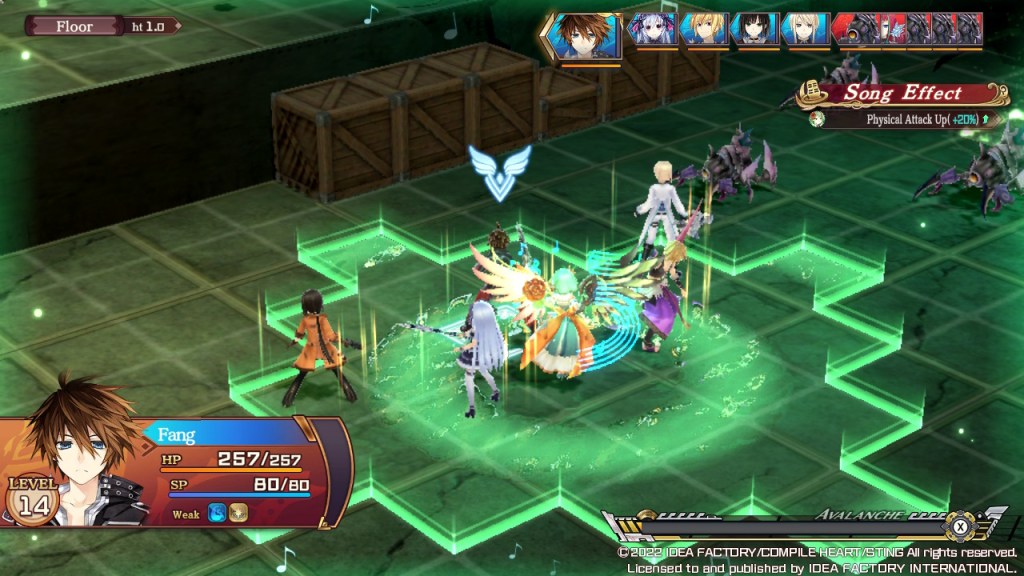Click the silver-haired girl's turn order portrait

point(651,29)
